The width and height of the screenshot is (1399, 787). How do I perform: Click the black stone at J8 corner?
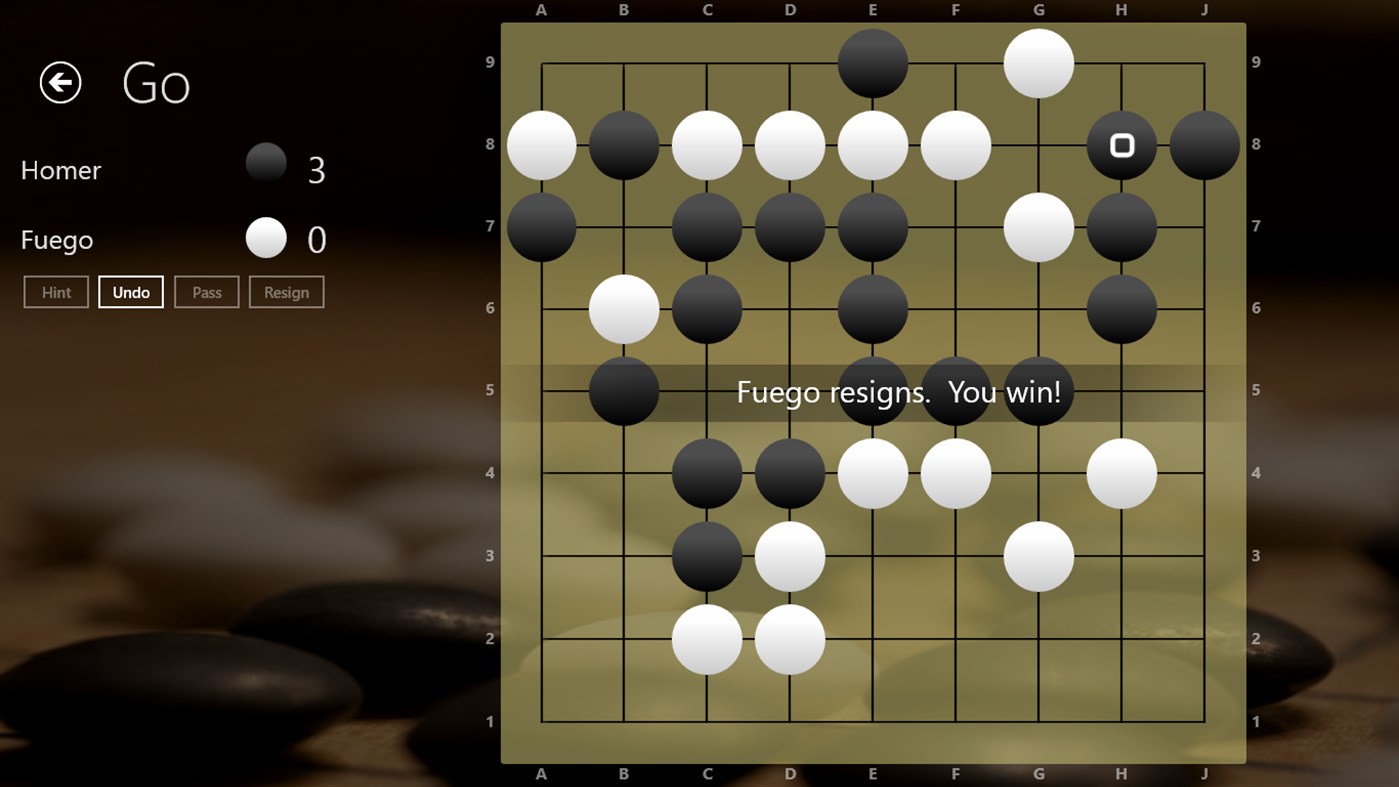(x=1205, y=144)
